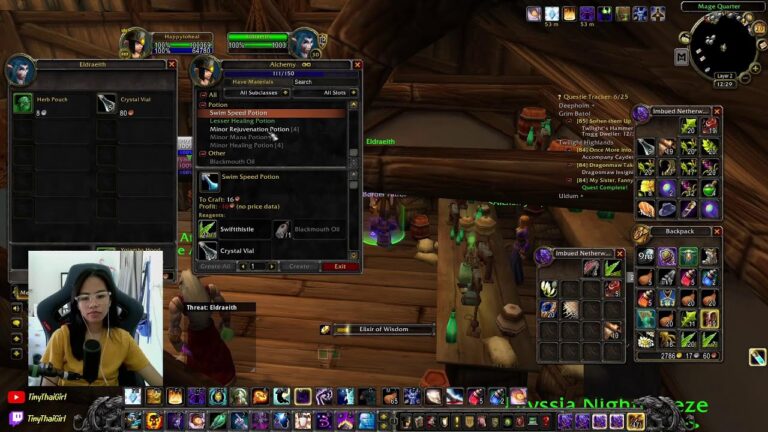This screenshot has width=768, height=432.
Task: Buy the Crystal Vial from vendor
Action: (x=107, y=102)
